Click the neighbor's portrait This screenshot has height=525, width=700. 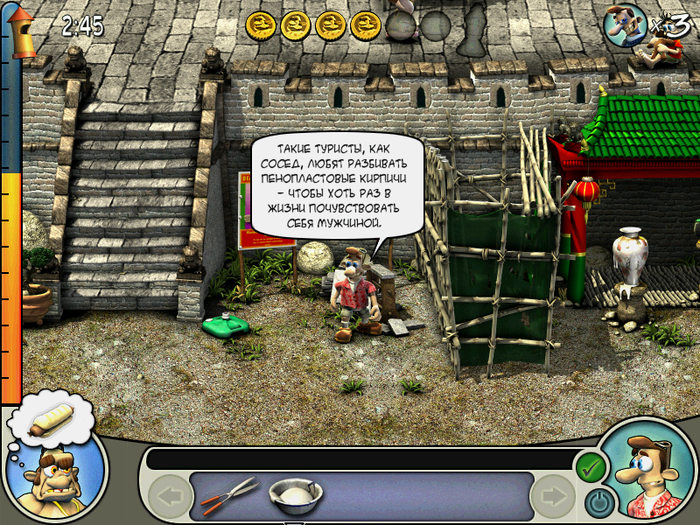[56, 471]
